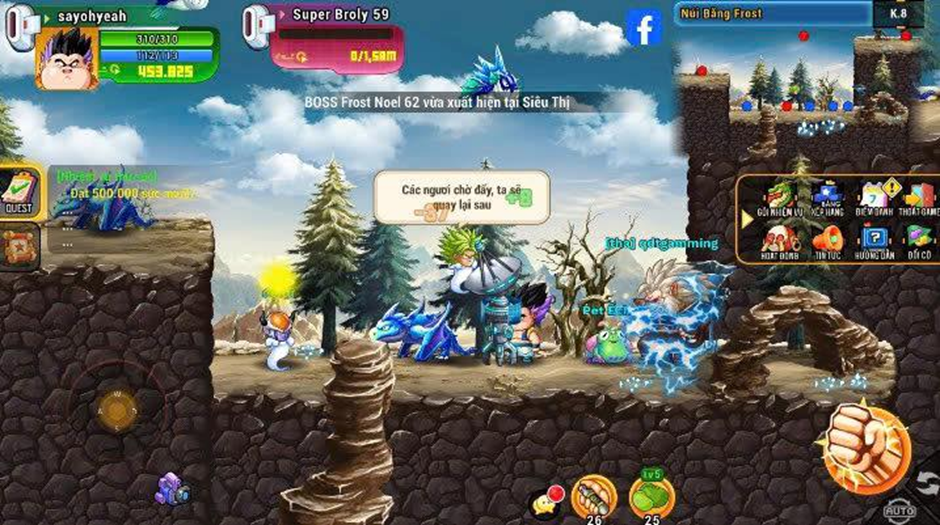This screenshot has width=940, height=525.
Task: Open Điểm Danh daily check-in
Action: coord(874,198)
